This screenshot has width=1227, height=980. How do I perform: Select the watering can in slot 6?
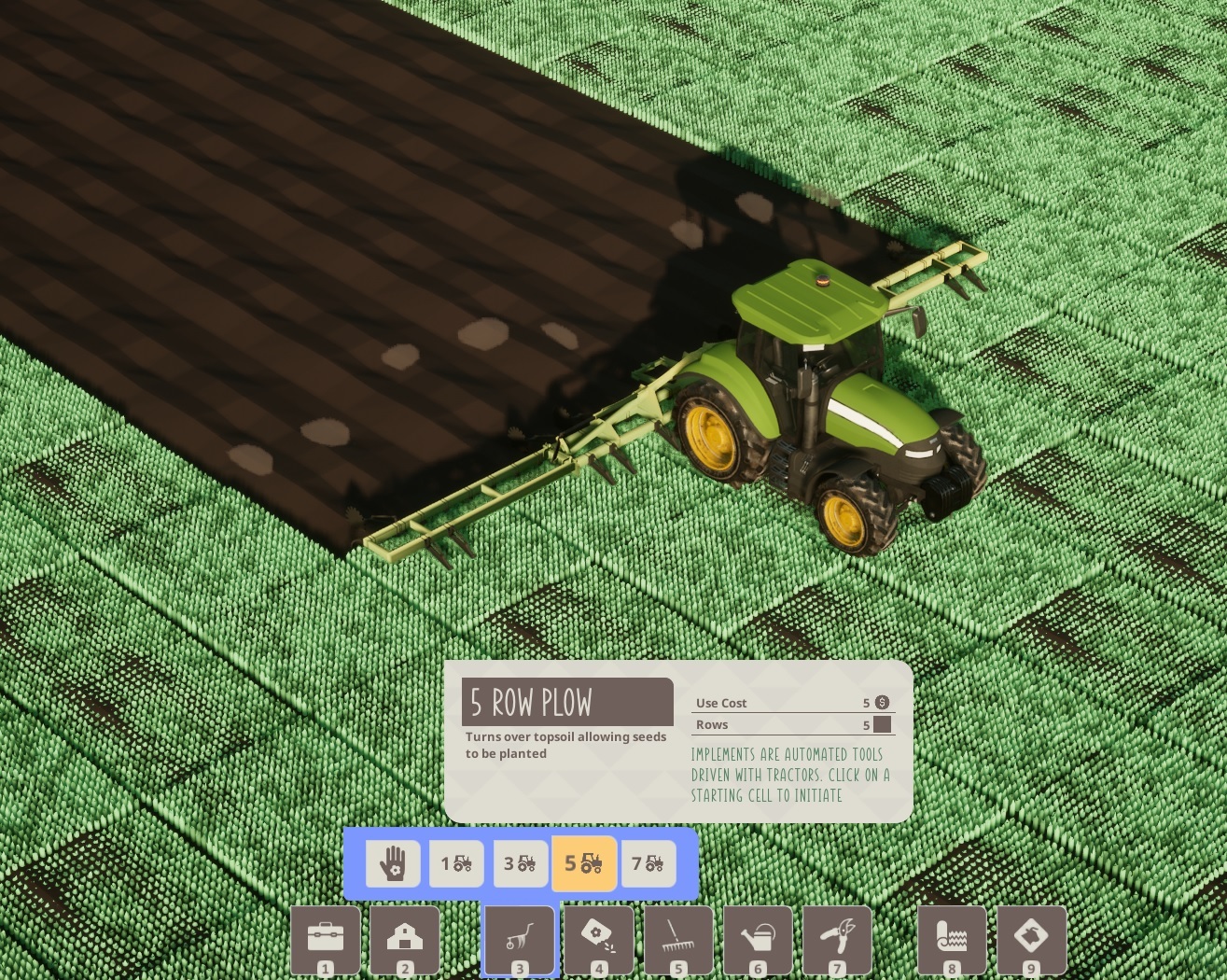coord(759,940)
